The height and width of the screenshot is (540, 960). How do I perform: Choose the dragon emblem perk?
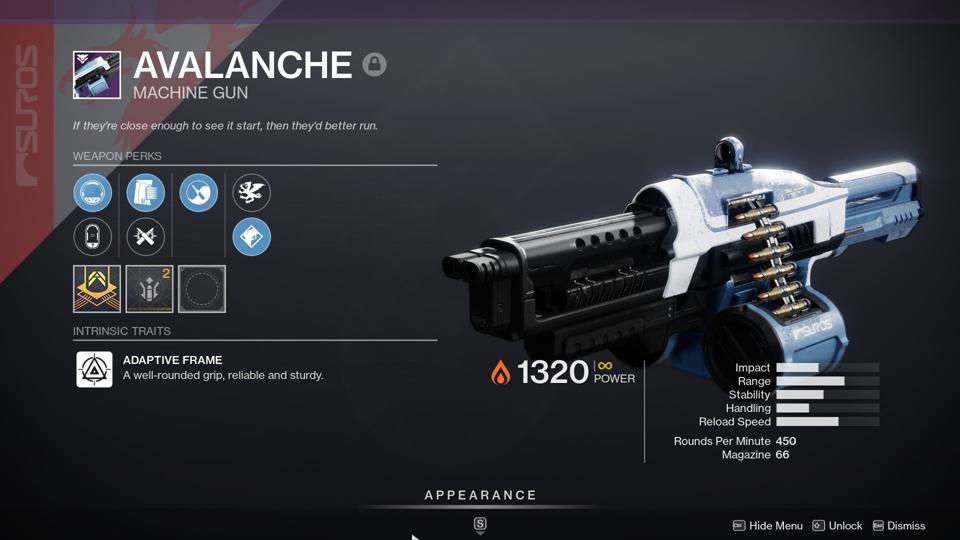click(252, 192)
